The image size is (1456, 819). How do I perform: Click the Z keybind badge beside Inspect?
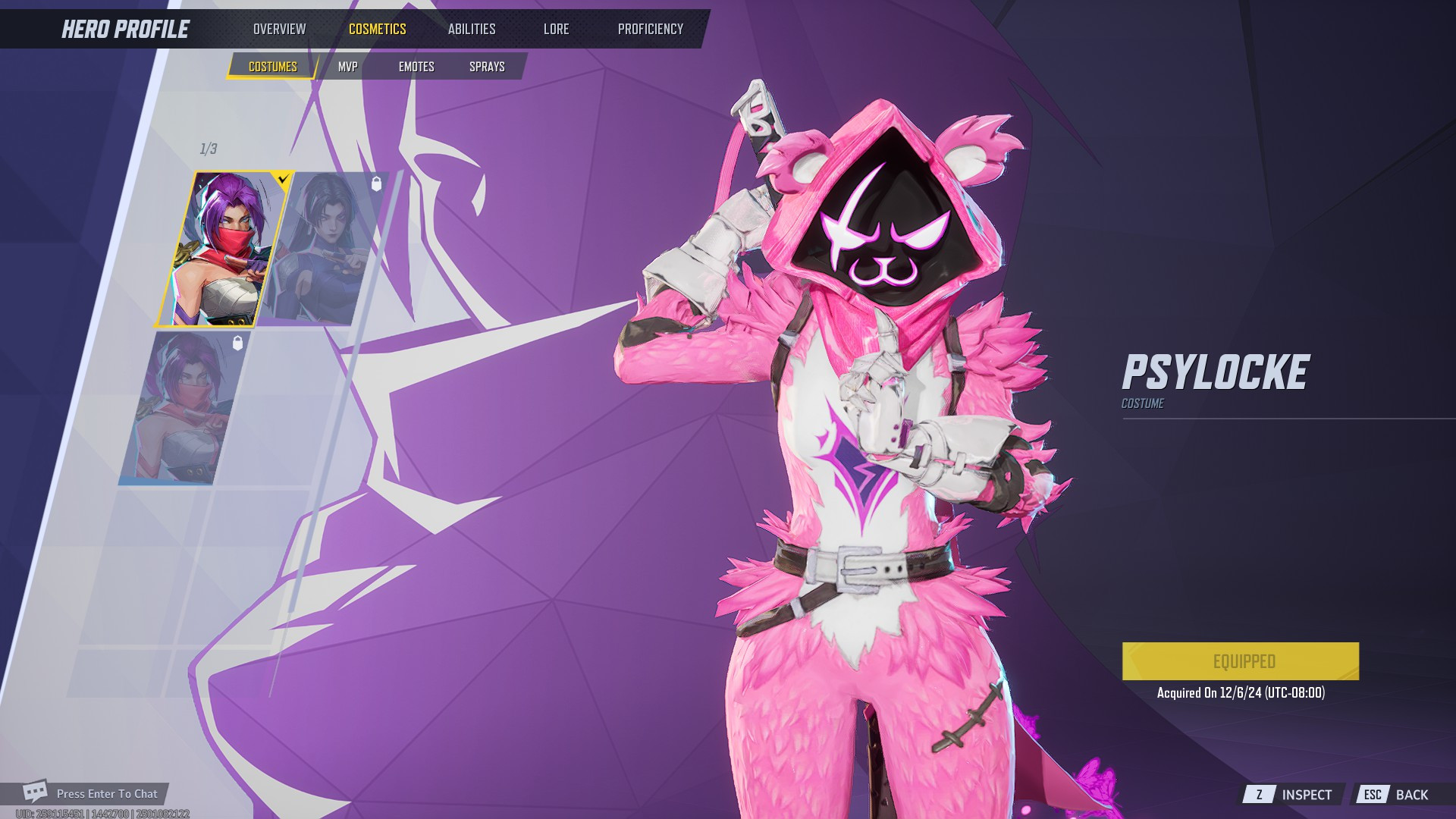click(1258, 794)
